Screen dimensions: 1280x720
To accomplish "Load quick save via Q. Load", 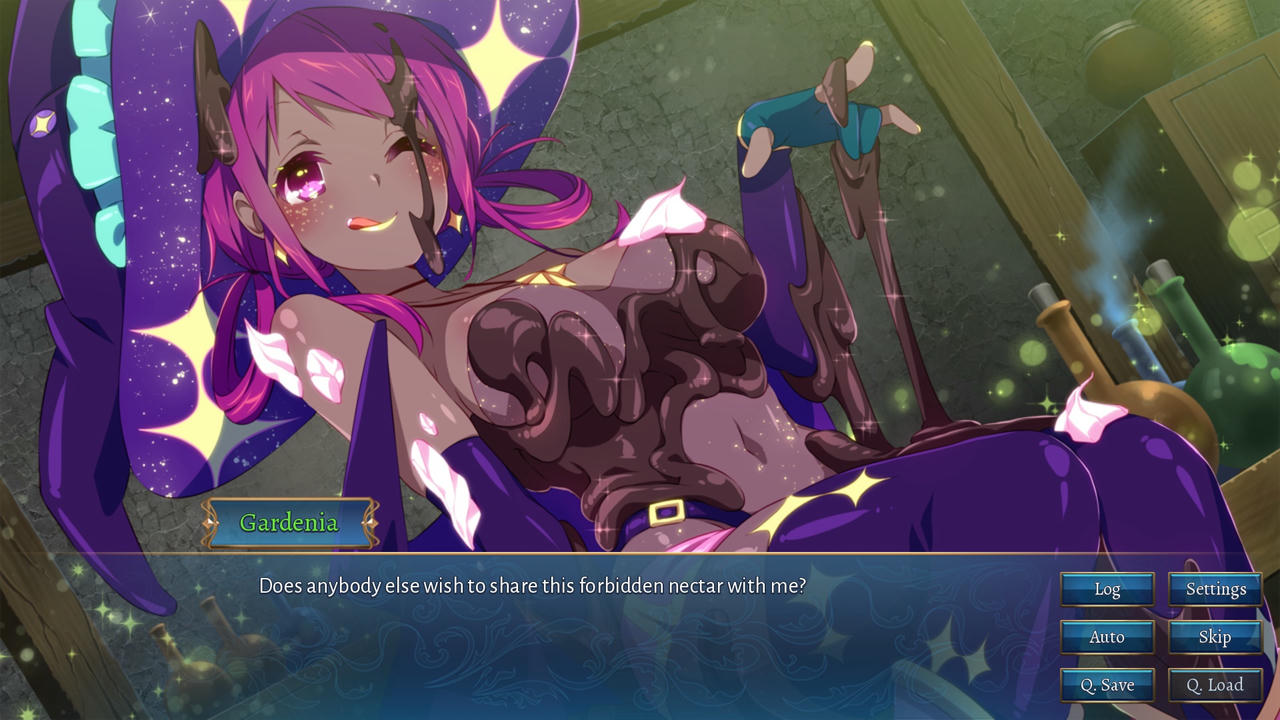I will pyautogui.click(x=1215, y=685).
